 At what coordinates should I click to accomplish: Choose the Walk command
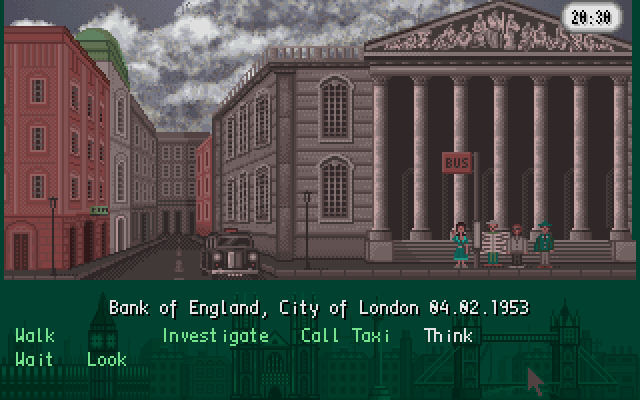pos(35,336)
